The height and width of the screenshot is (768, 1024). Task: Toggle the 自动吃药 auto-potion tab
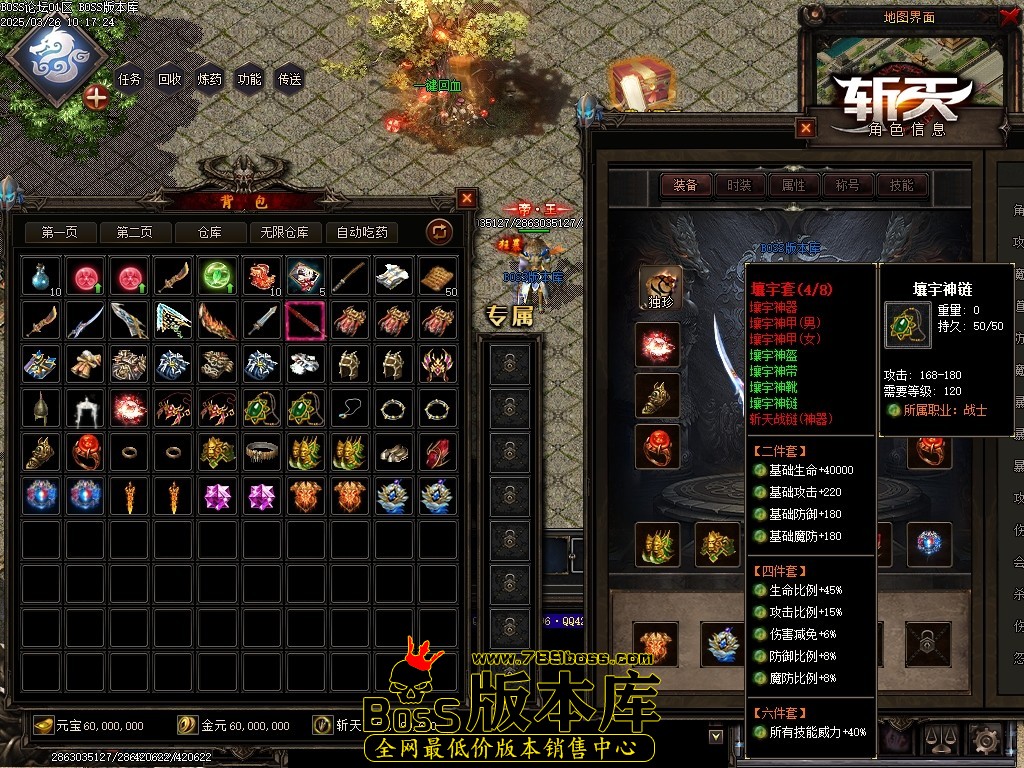[362, 233]
